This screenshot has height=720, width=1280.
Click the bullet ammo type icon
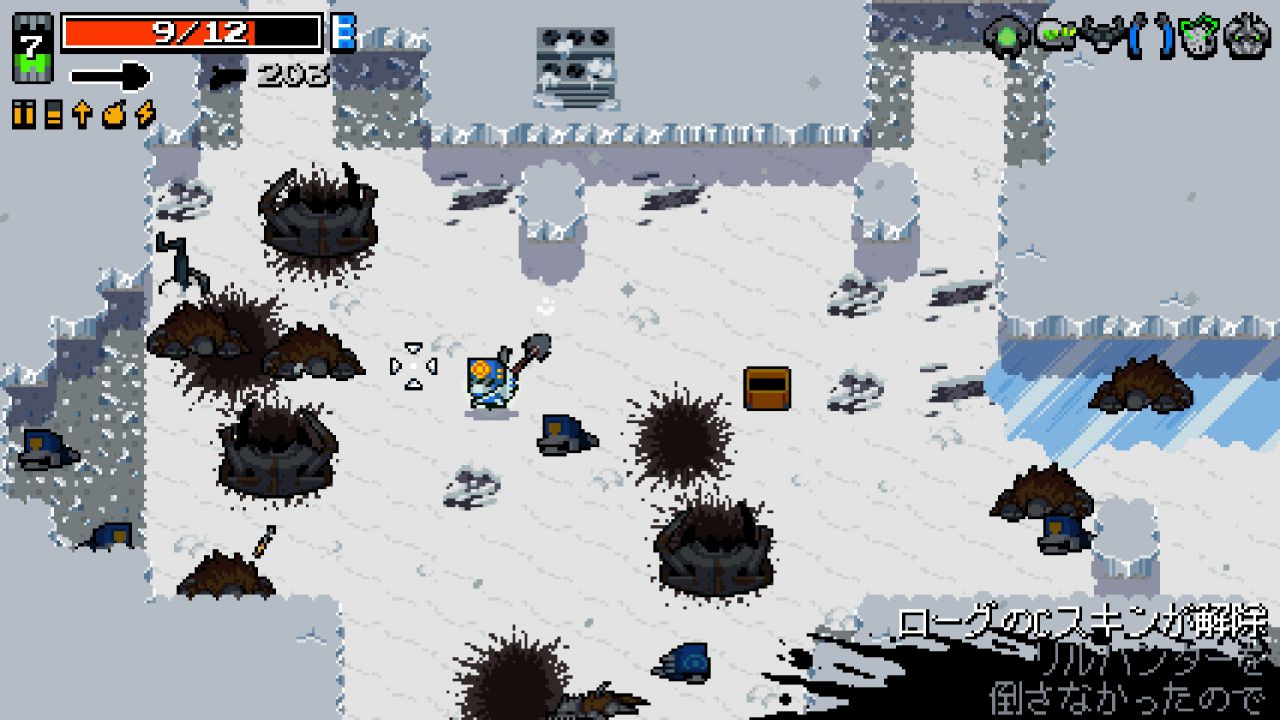tap(23, 115)
